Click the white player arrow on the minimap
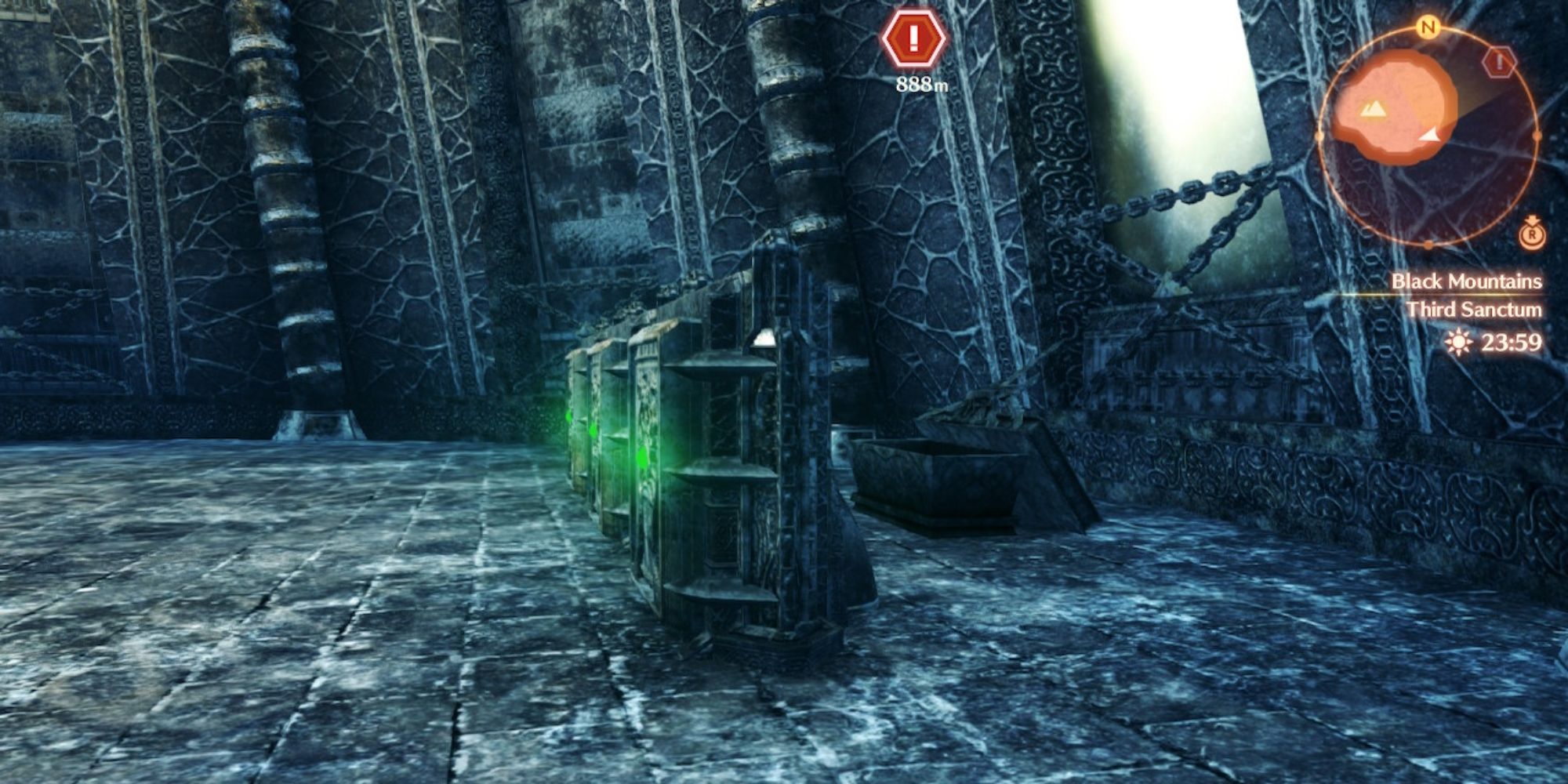 (1430, 136)
